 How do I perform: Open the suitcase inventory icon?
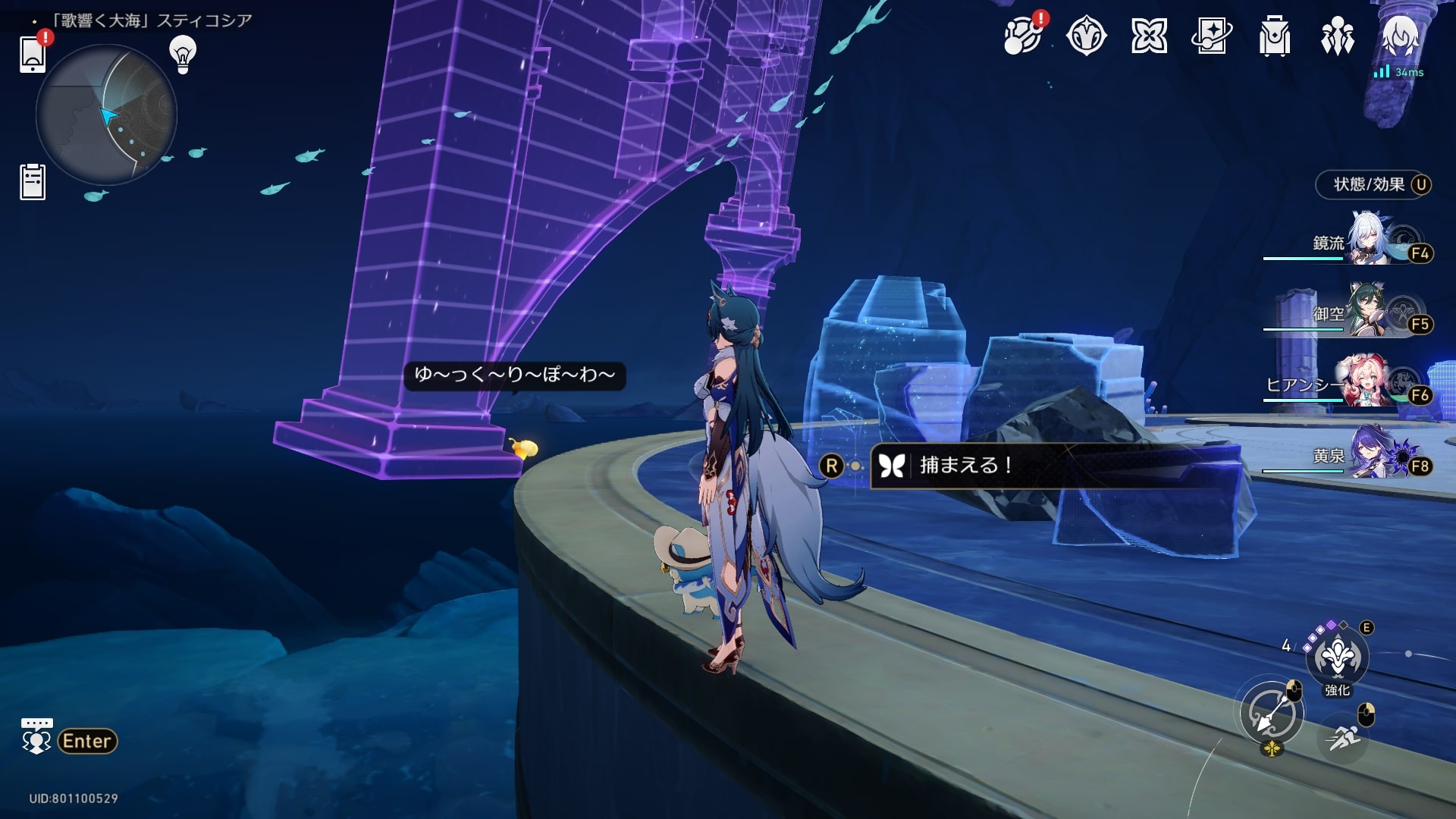[x=1274, y=36]
